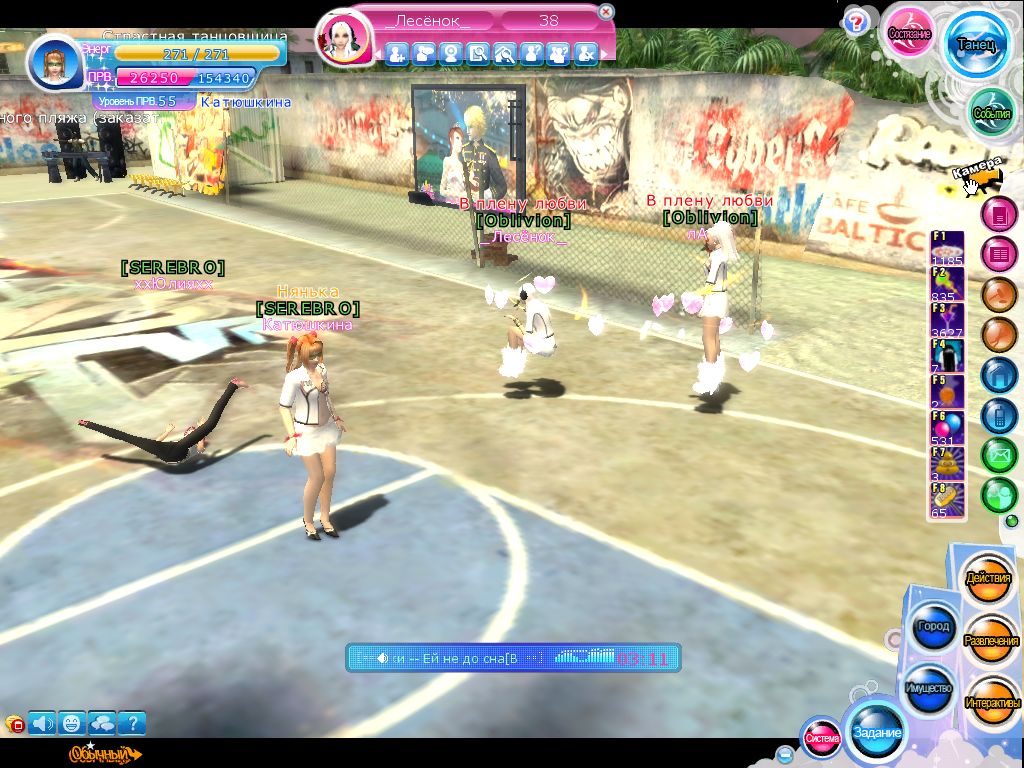
Task: Open the Танец dance menu
Action: pyautogui.click(x=977, y=44)
